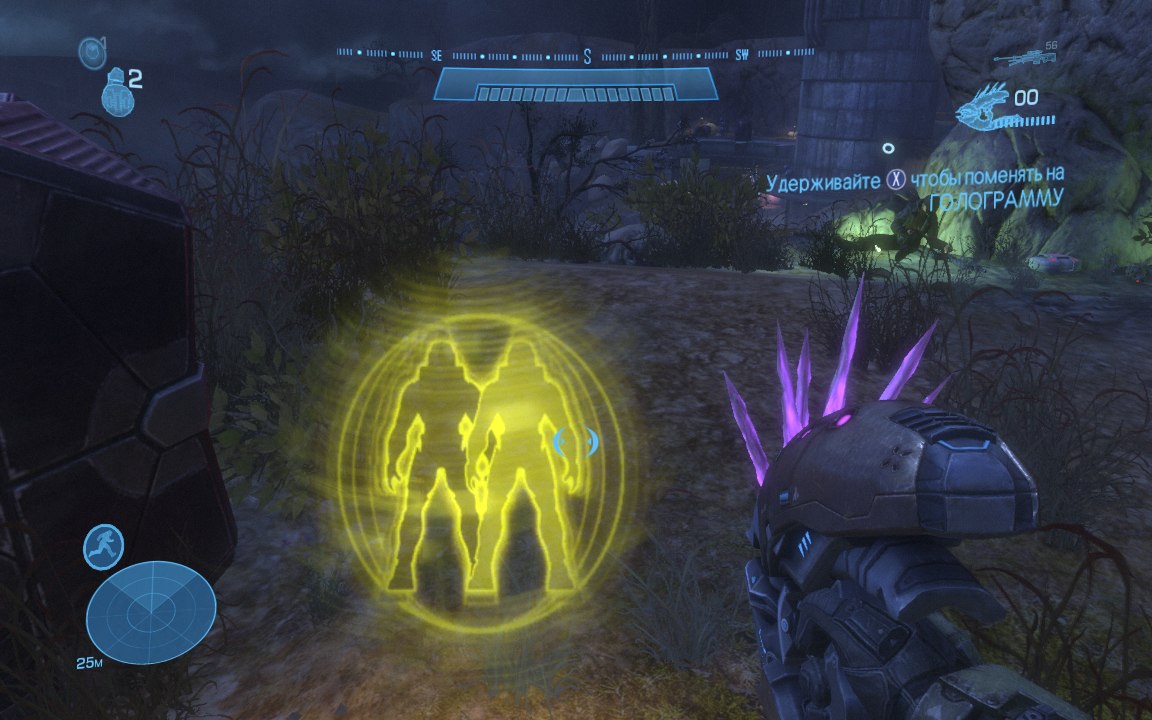Viewport: 1152px width, 720px height.
Task: Click the compass heading strip
Action: click(575, 55)
